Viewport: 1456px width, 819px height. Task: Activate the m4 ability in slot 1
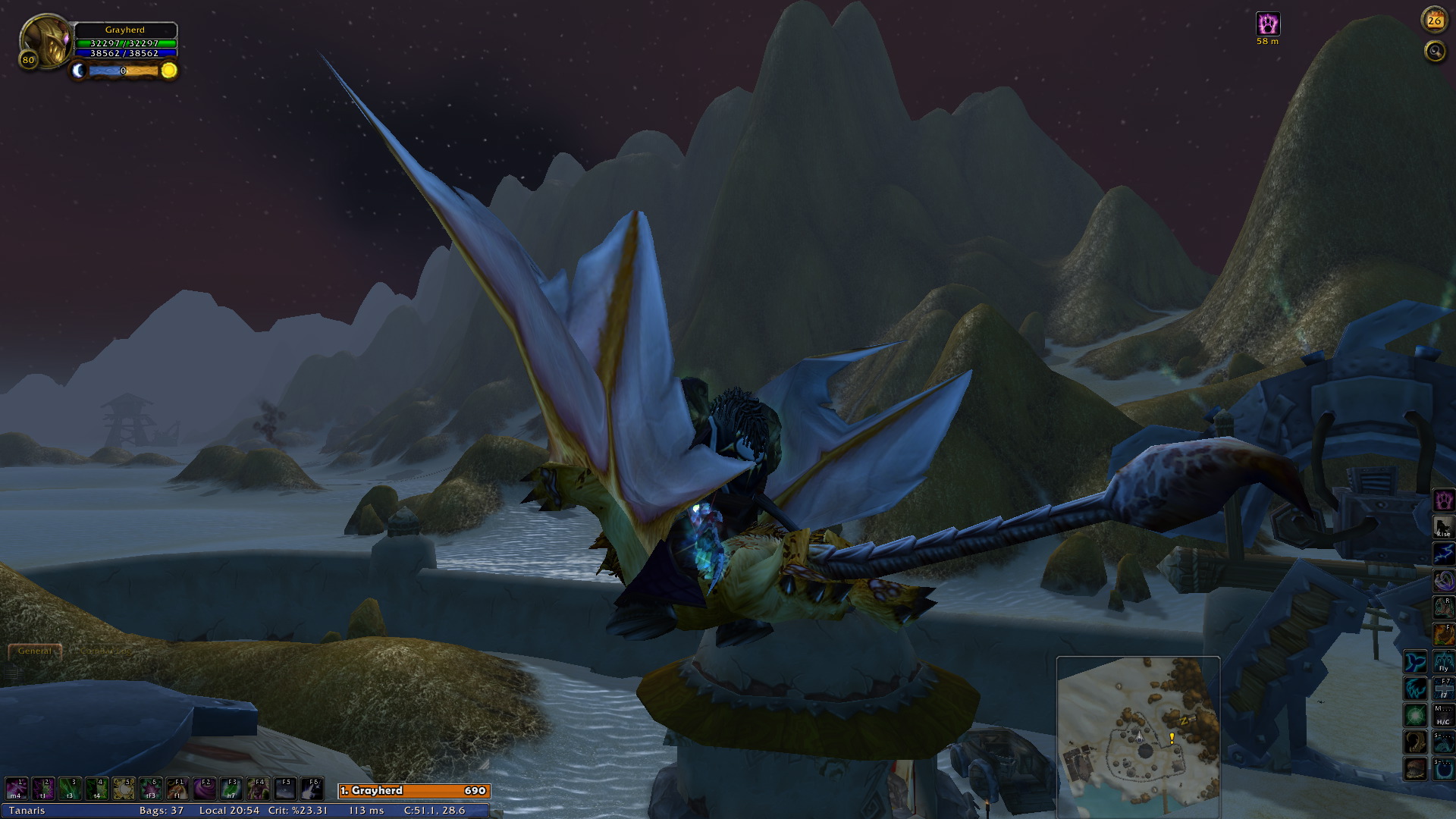[17, 789]
